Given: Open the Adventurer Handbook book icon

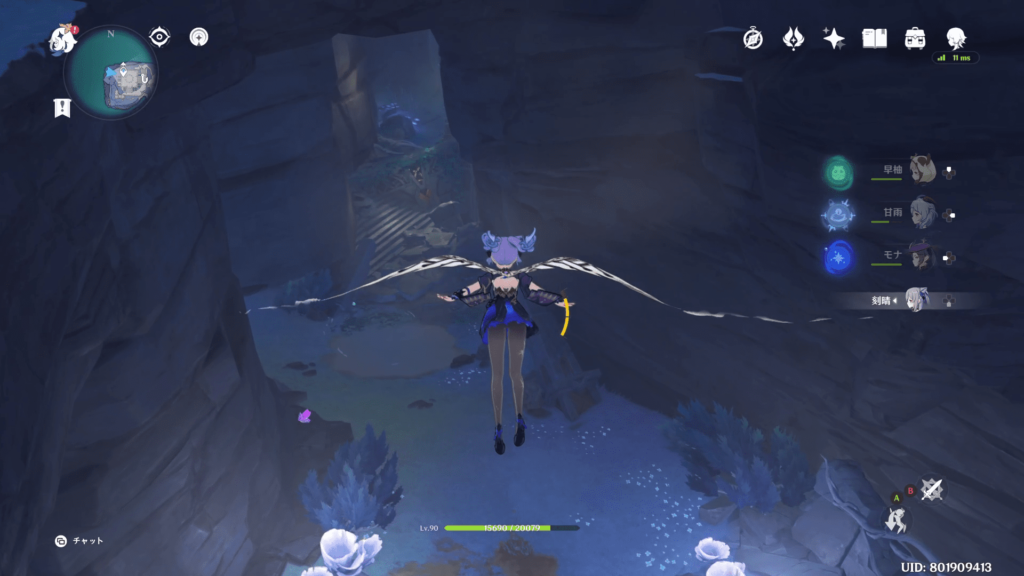Looking at the screenshot, I should (x=875, y=38).
